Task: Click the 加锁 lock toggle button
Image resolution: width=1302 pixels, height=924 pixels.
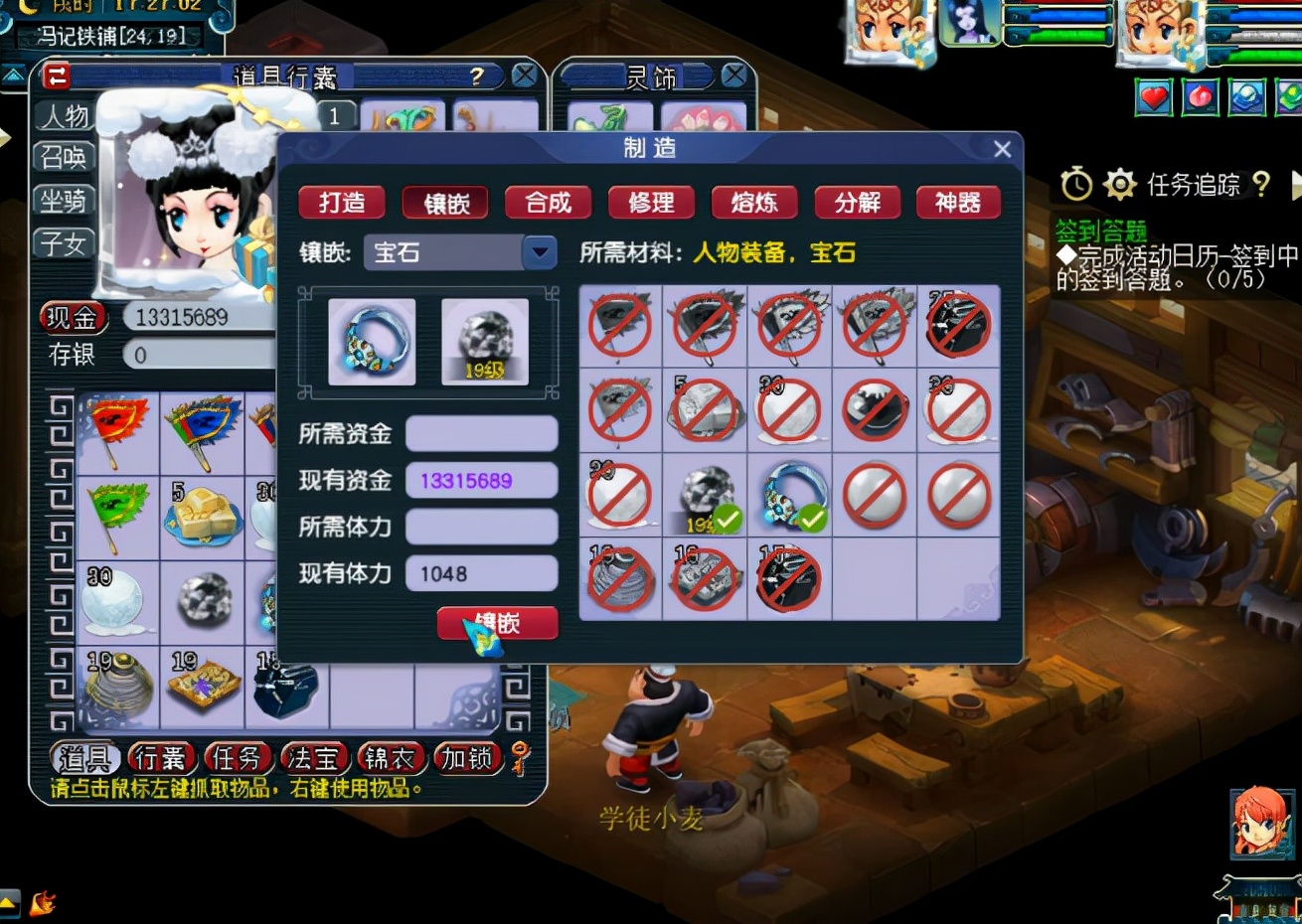Action: [x=467, y=758]
